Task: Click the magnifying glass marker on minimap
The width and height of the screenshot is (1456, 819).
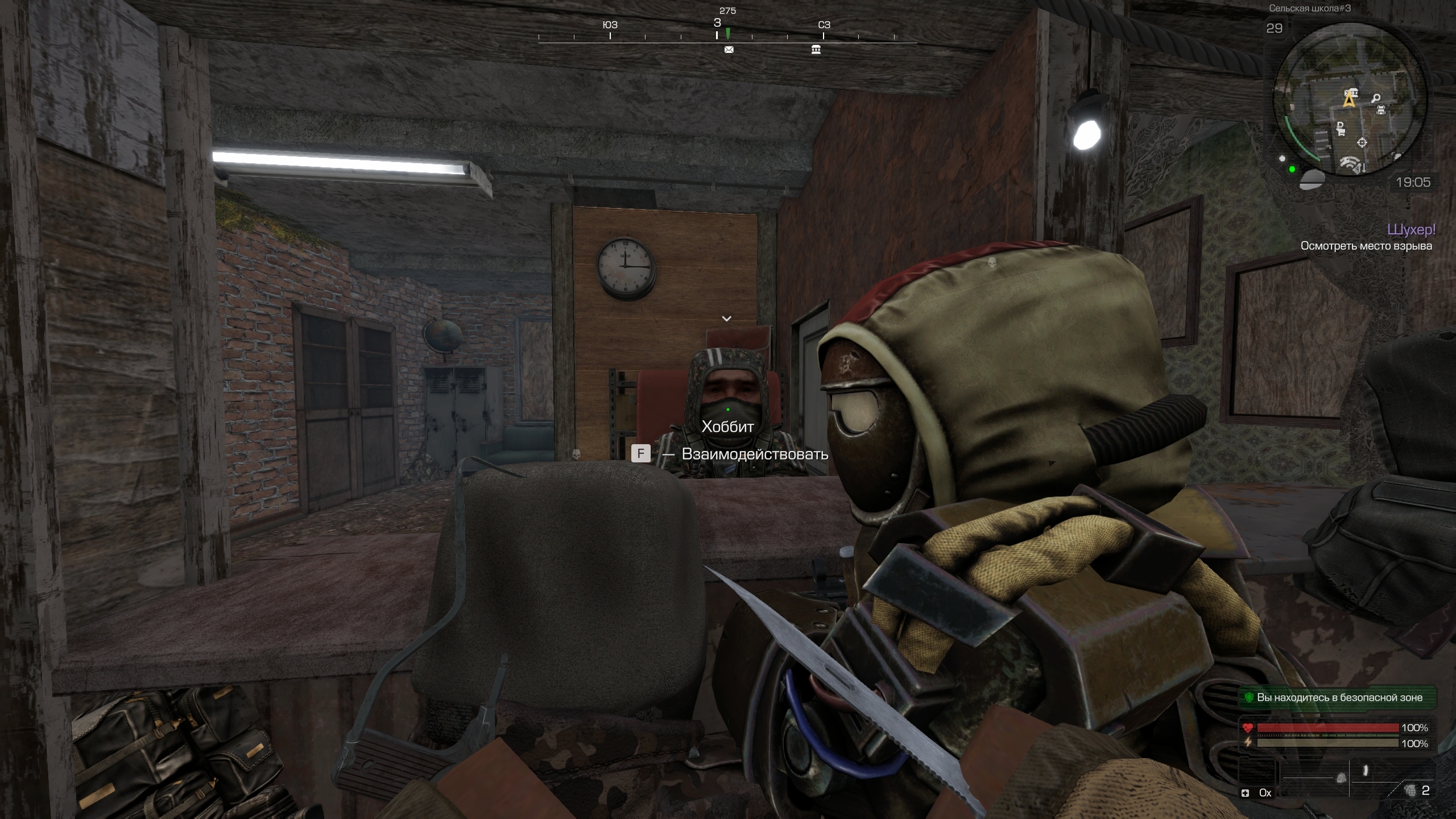Action: coord(1376,99)
